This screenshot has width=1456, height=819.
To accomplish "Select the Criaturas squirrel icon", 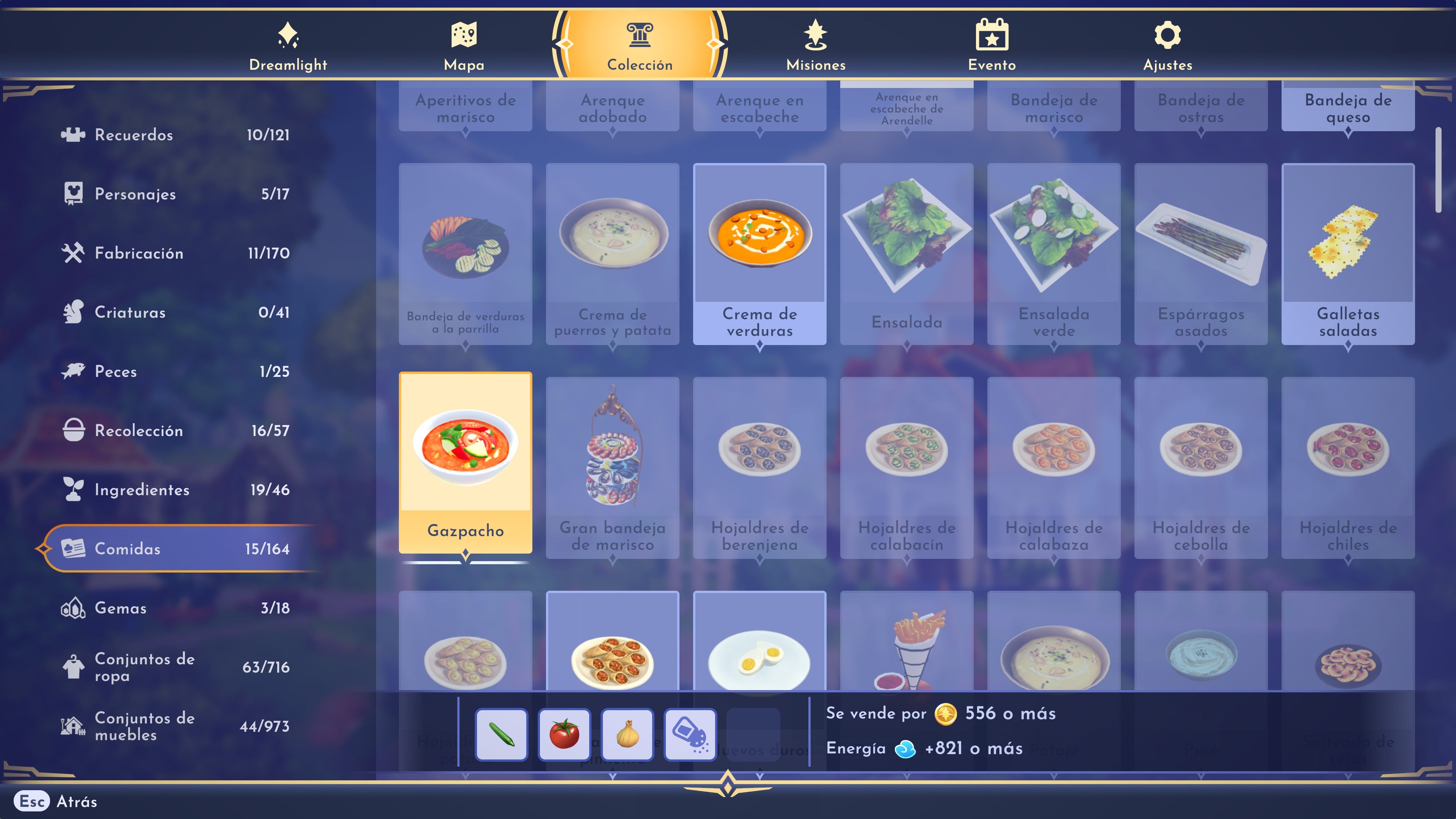I will pyautogui.click(x=73, y=312).
